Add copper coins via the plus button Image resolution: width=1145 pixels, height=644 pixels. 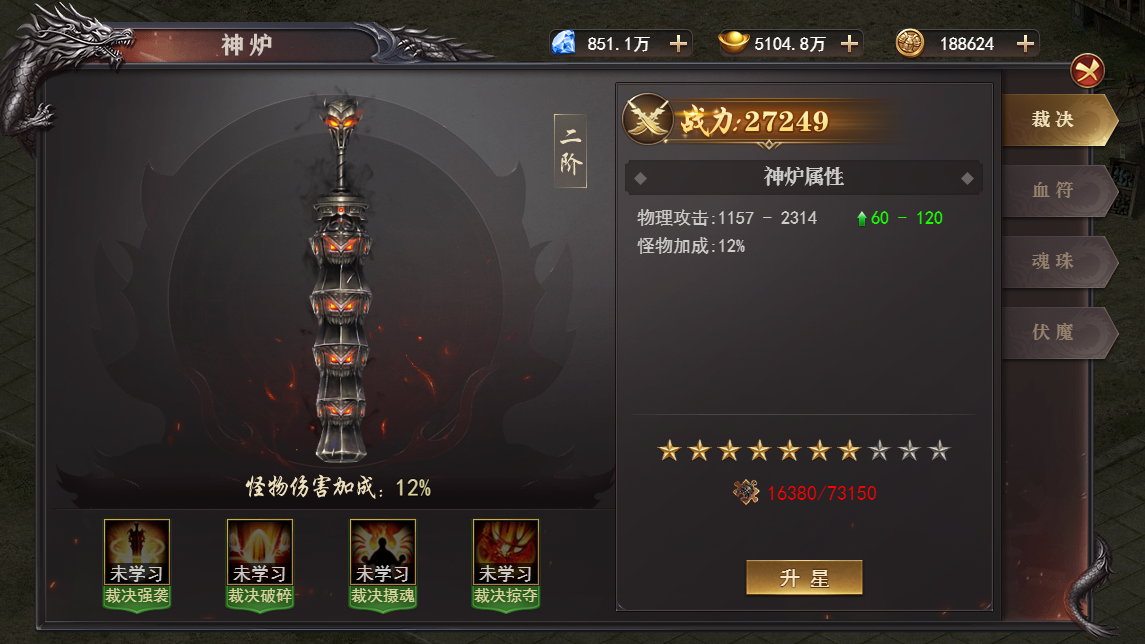(x=1025, y=43)
